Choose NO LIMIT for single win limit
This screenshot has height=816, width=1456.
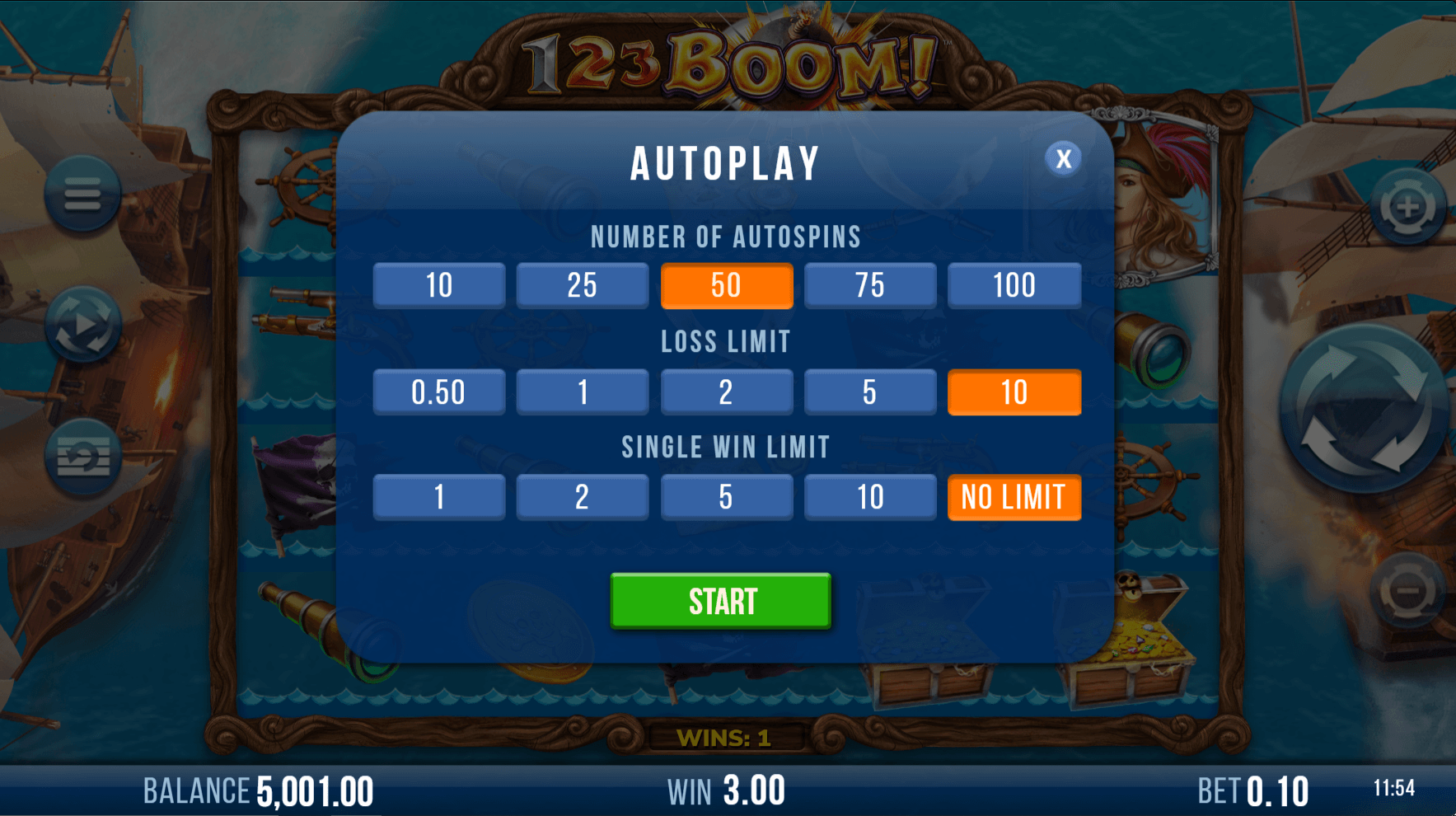[1014, 497]
